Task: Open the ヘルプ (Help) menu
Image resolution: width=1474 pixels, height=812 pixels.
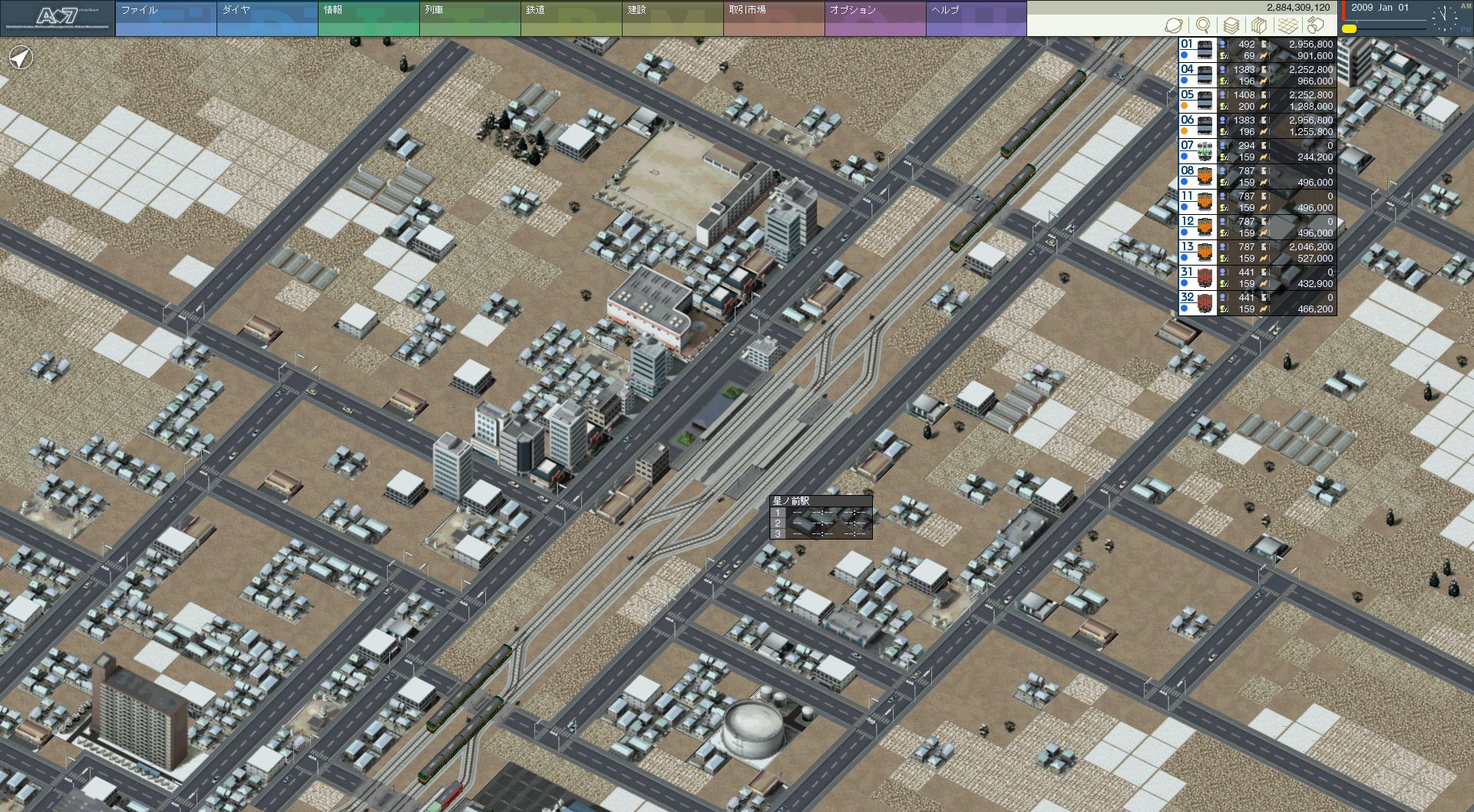Action: point(976,18)
